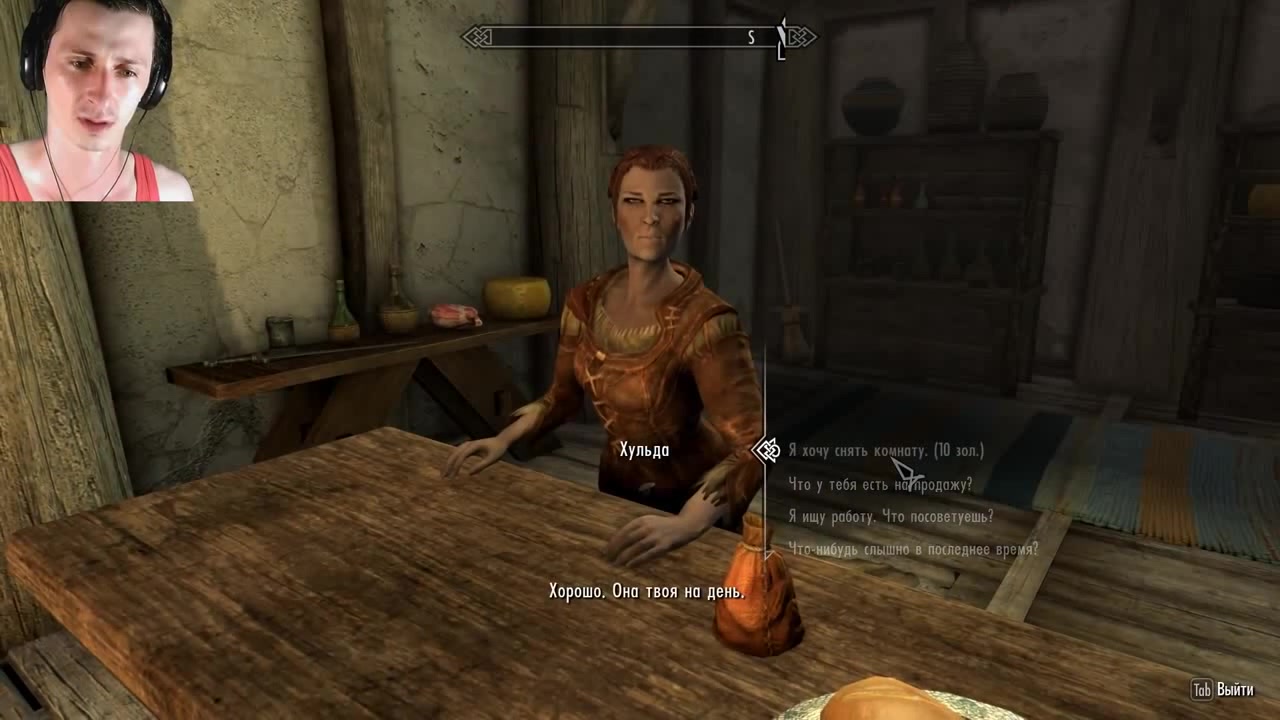1280x720 pixels.
Task: Ask "Что у тебя есть на продажу?"
Action: [880, 485]
